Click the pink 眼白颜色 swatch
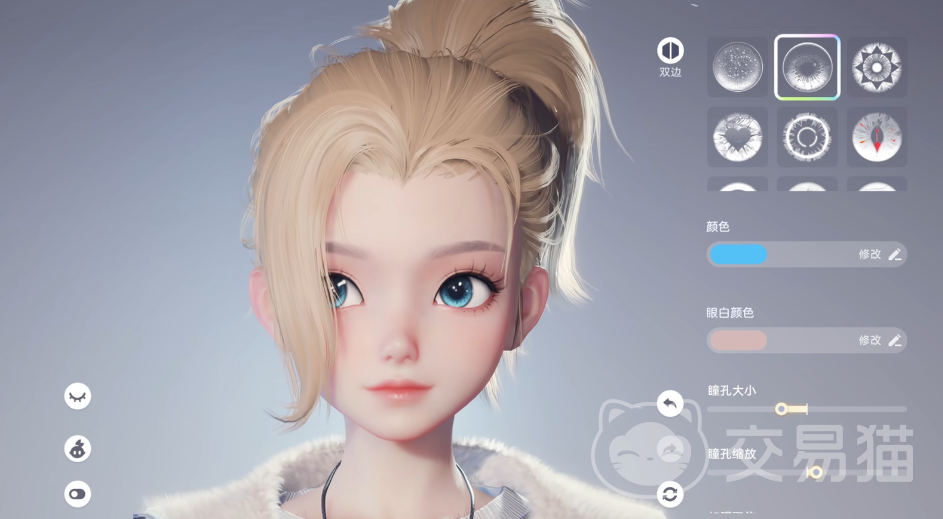The height and width of the screenshot is (519, 943). pos(738,340)
